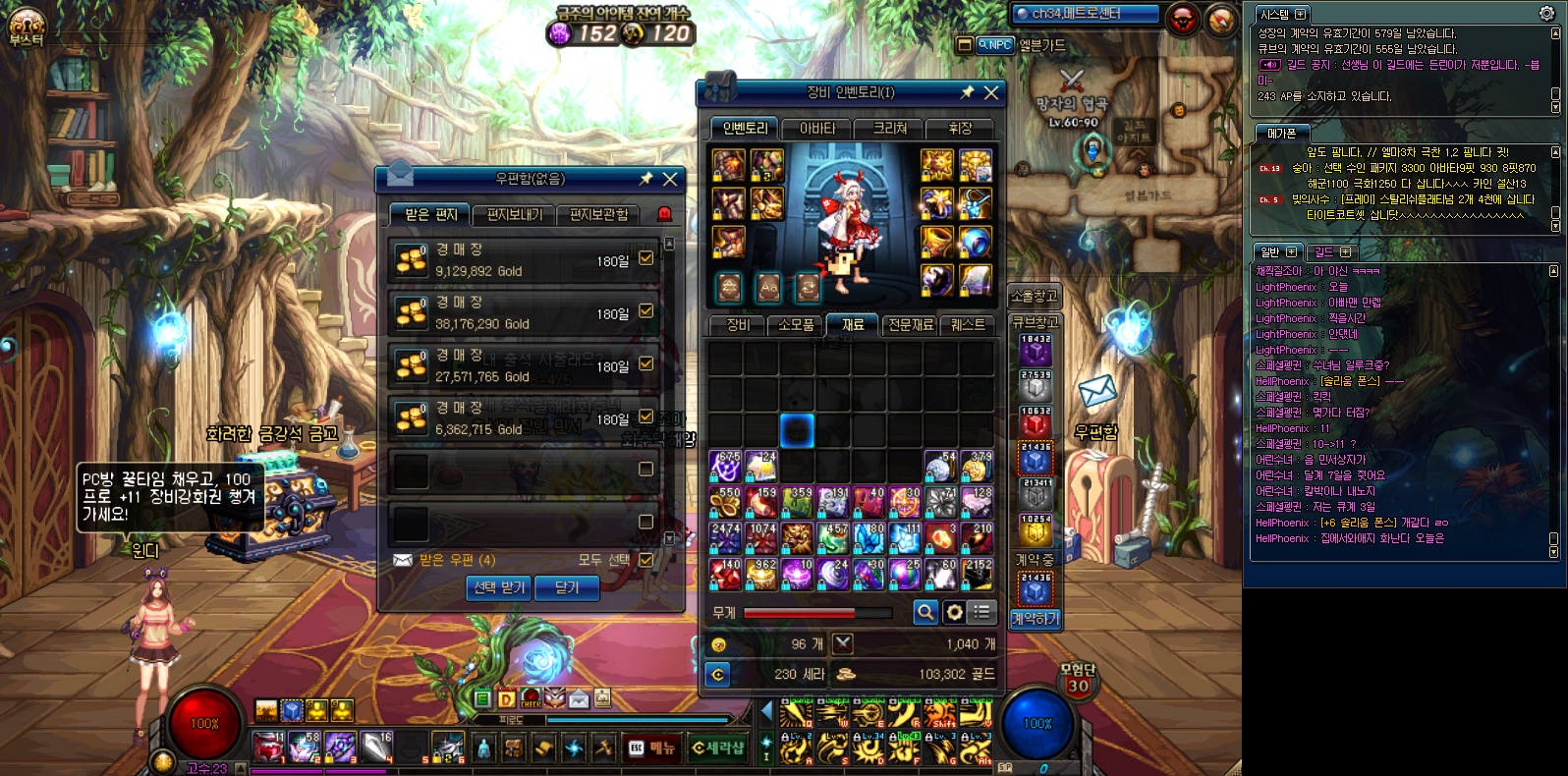Open the 크리쳐 tab
Screen dimensions: 1568x776
pos(890,129)
